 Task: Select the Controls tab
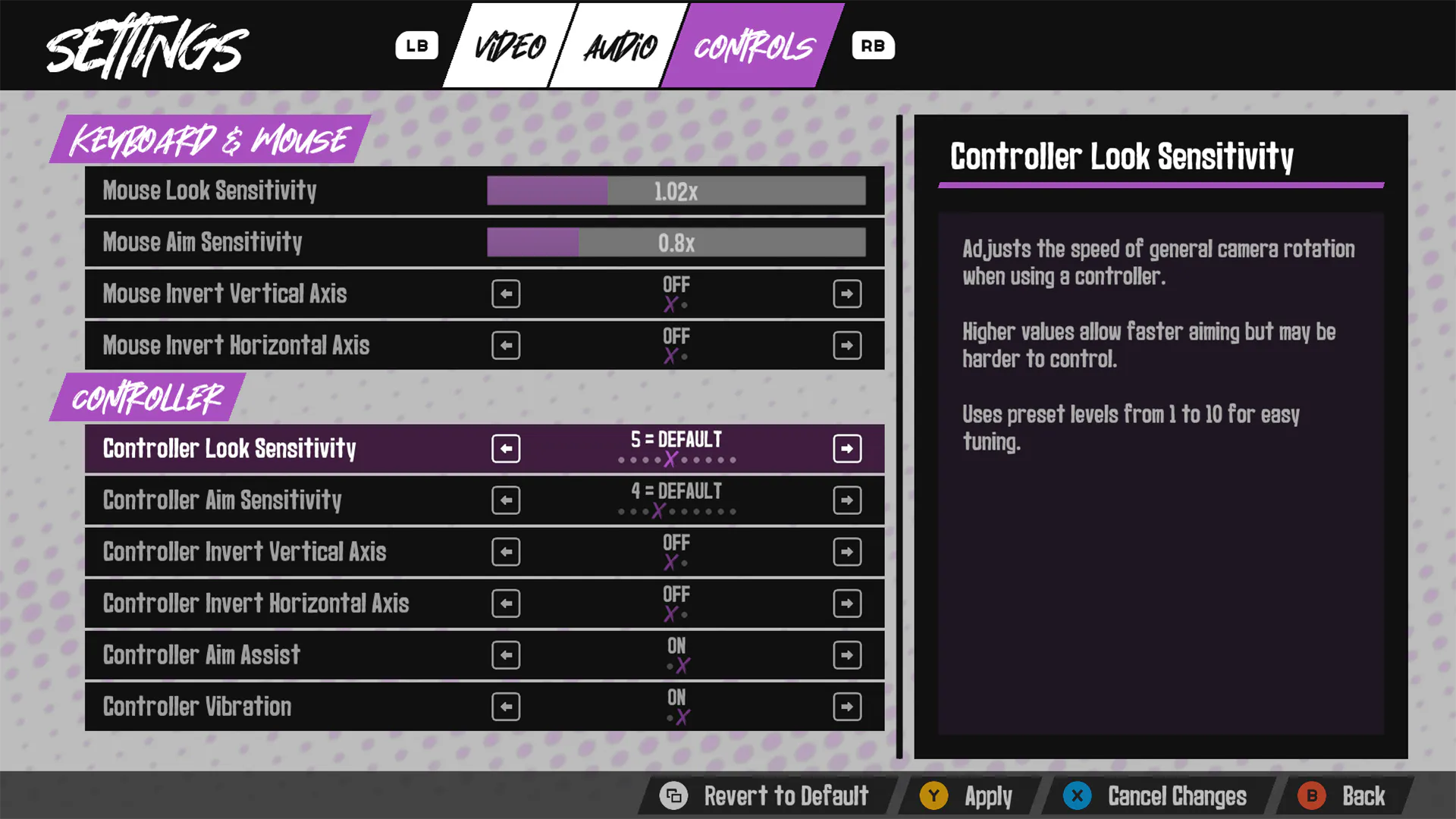[x=753, y=47]
